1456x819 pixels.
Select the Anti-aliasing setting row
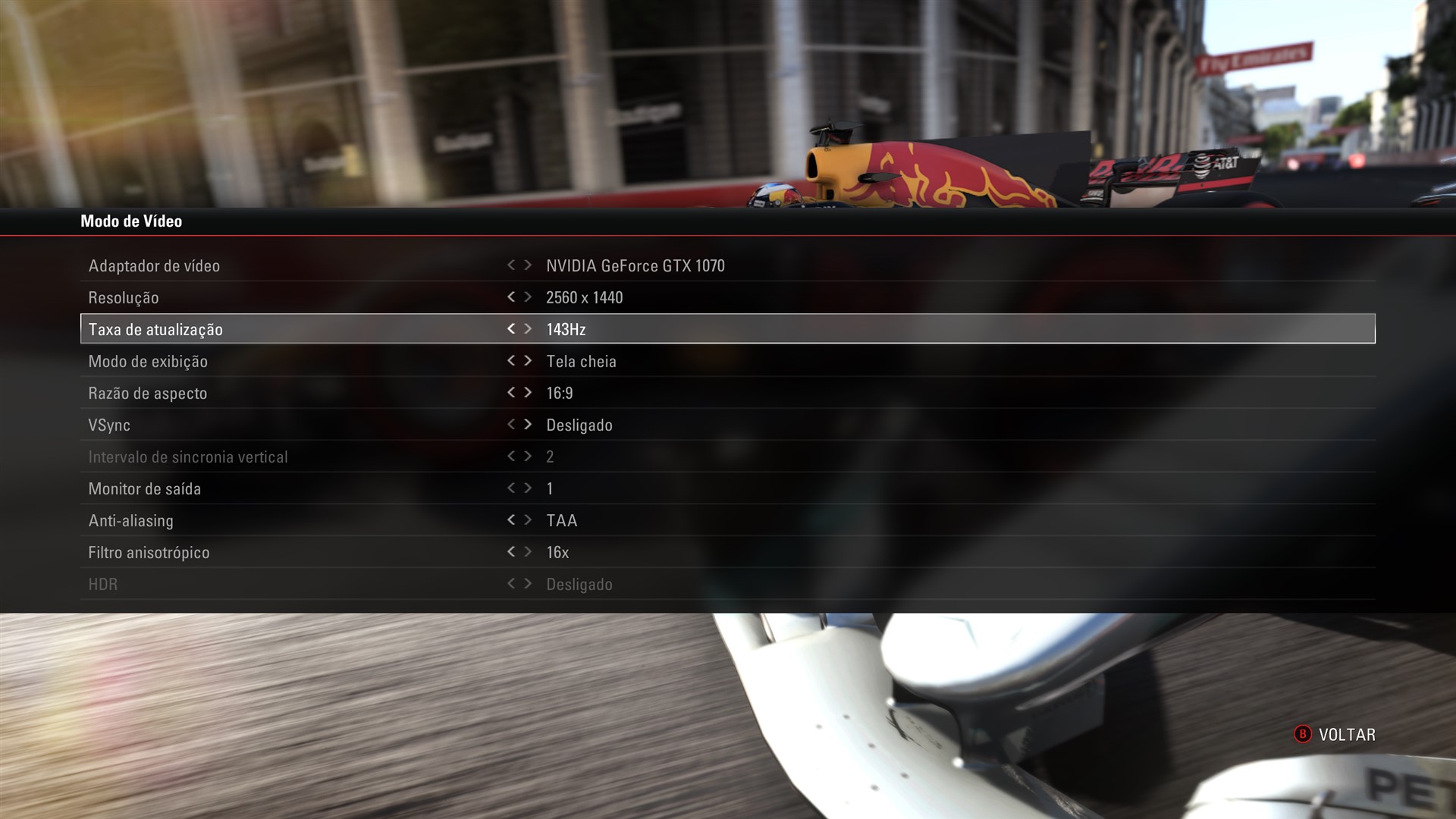(303, 520)
